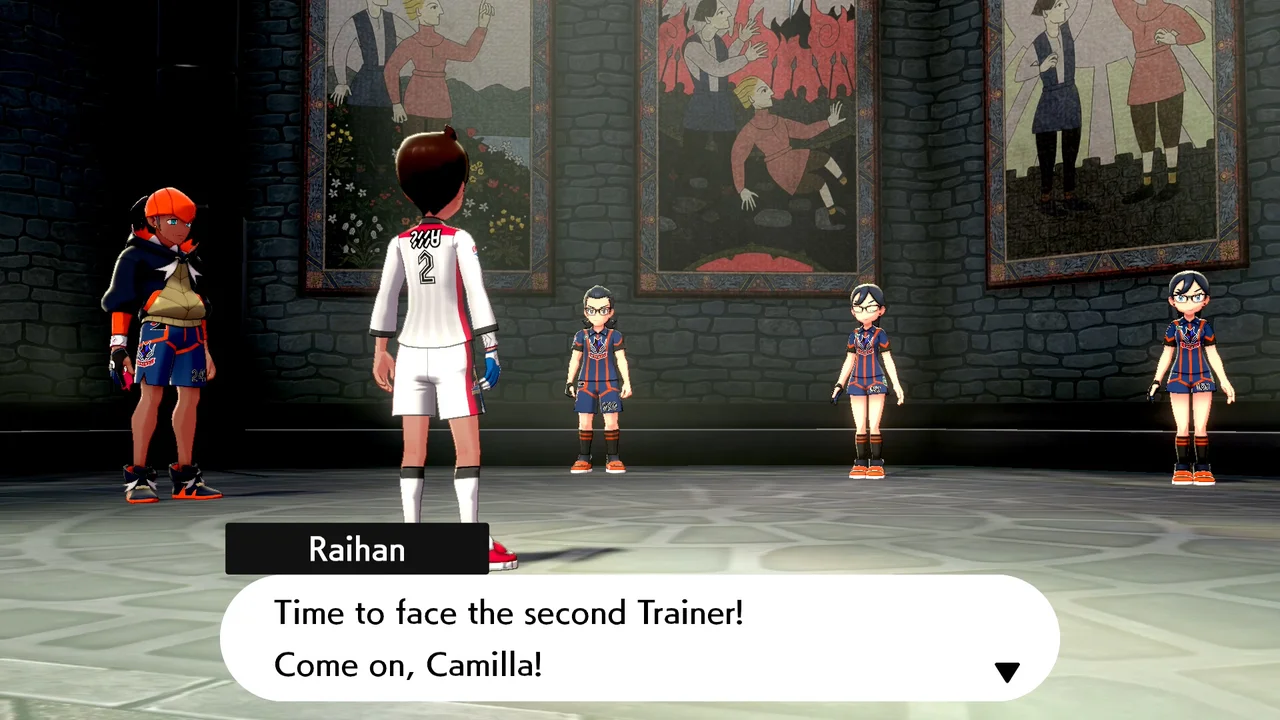Advance dialogue with the down arrow indicator
Screen dimensions: 1280x720
[1007, 671]
